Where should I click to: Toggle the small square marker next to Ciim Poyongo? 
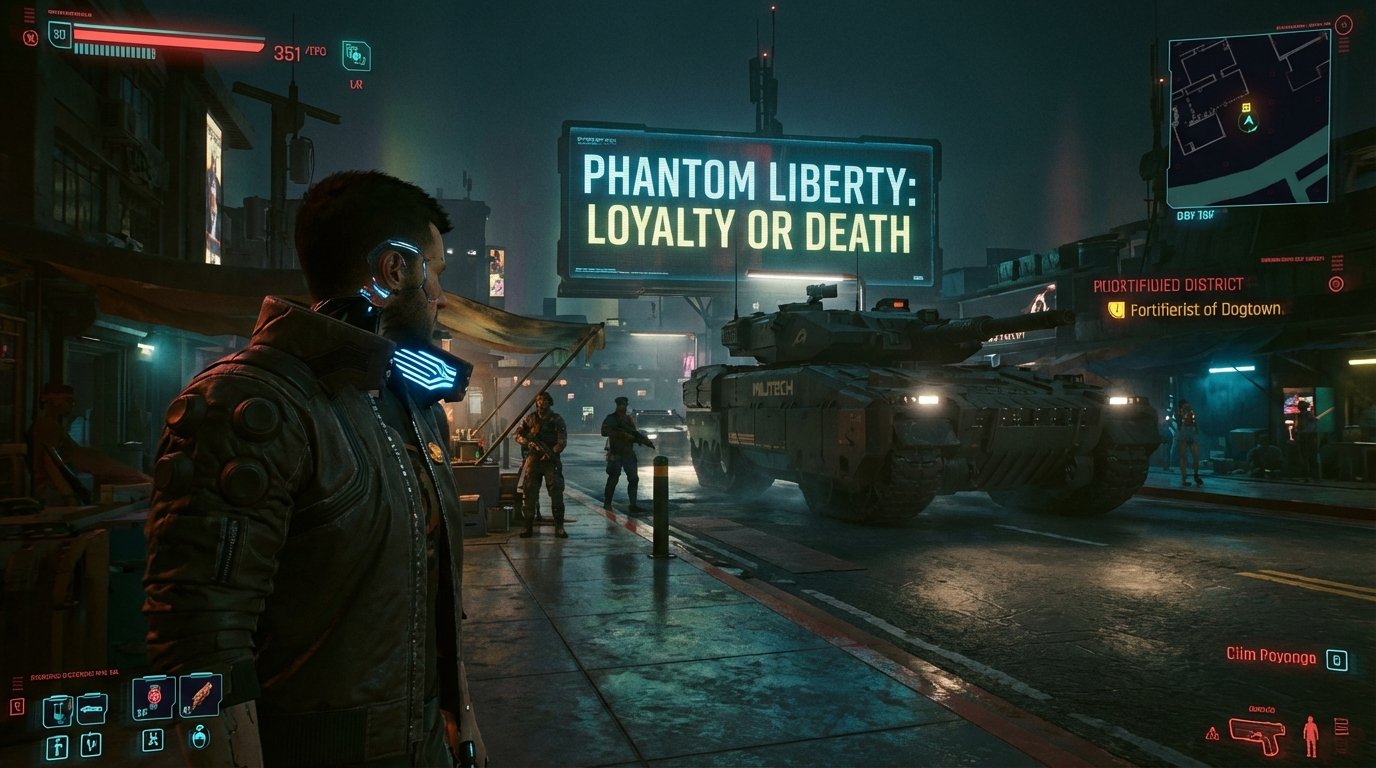1337,659
